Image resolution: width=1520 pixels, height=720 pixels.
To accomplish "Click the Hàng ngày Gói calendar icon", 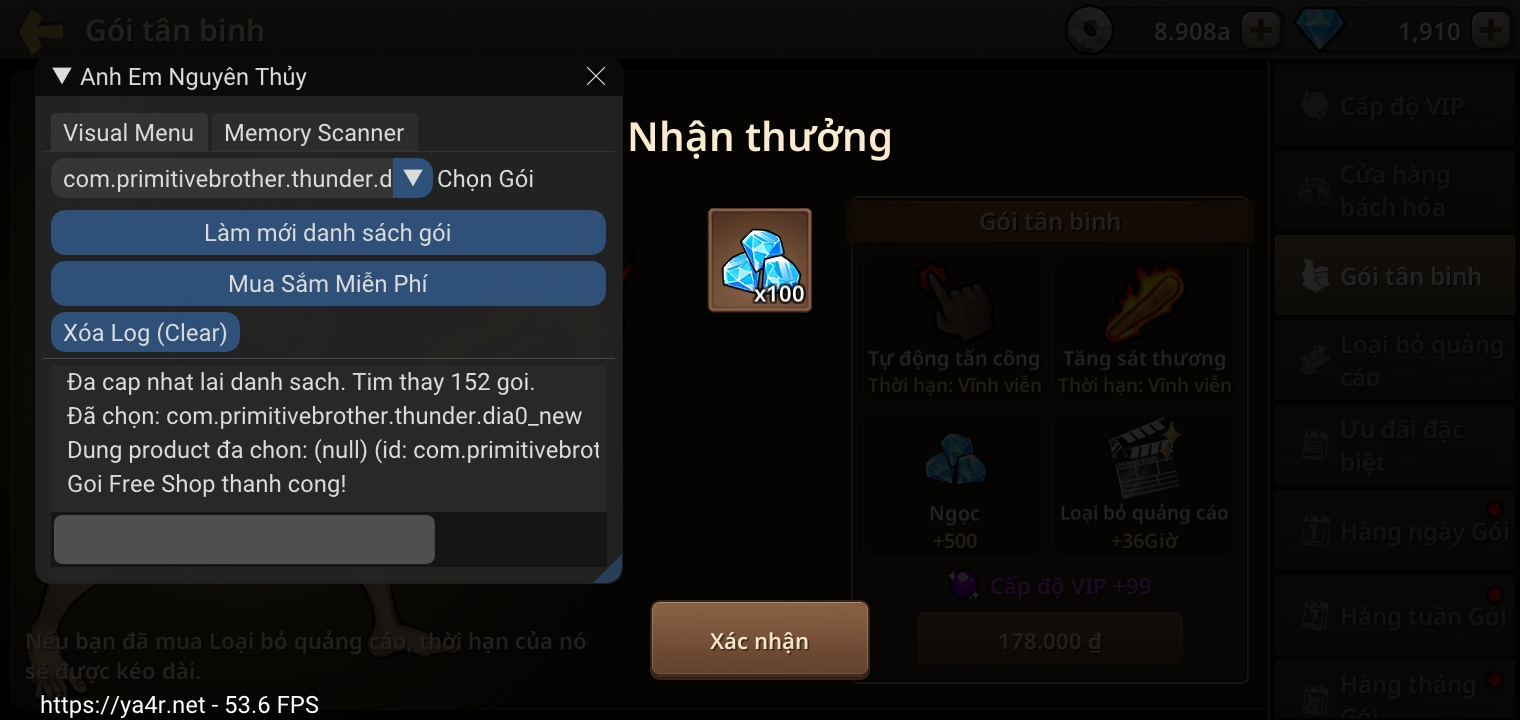I will click(x=1316, y=530).
